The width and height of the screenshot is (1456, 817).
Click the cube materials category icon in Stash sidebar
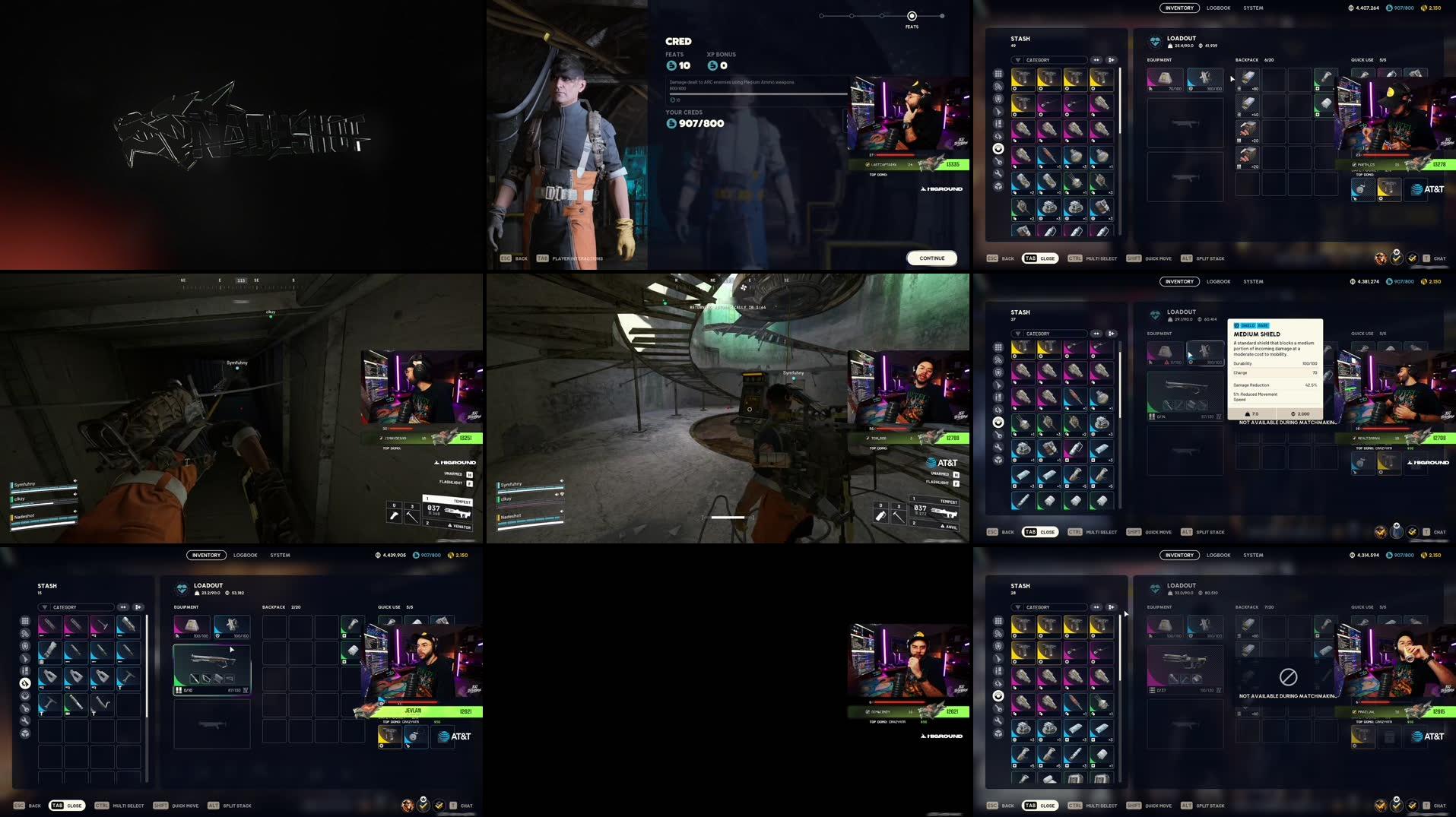point(998,185)
